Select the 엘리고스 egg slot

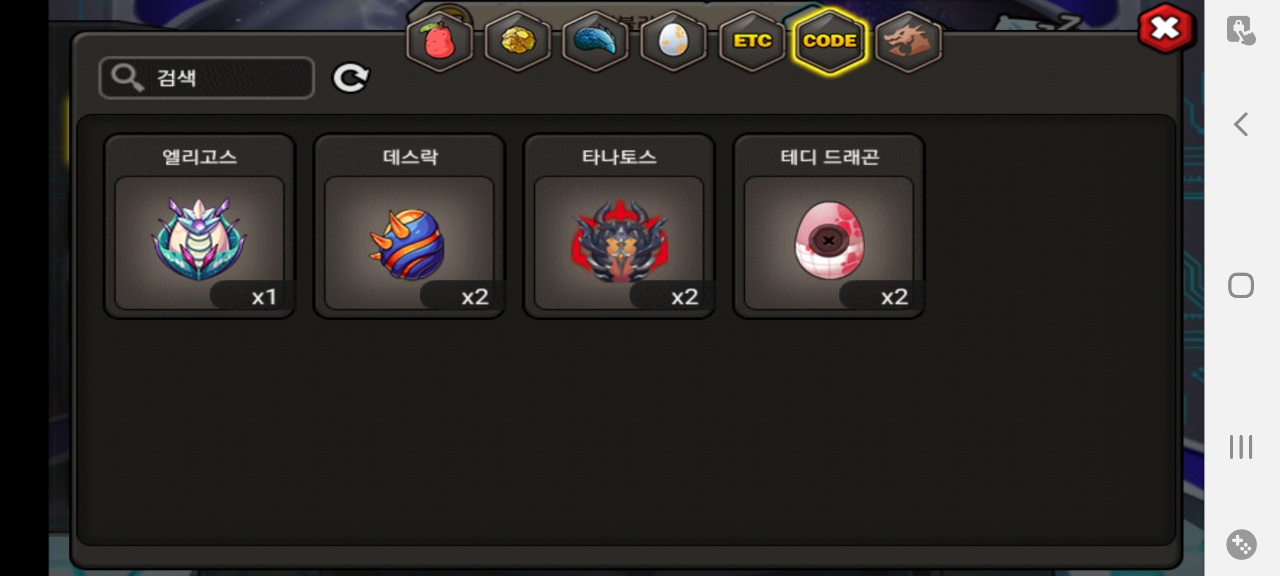click(x=200, y=240)
